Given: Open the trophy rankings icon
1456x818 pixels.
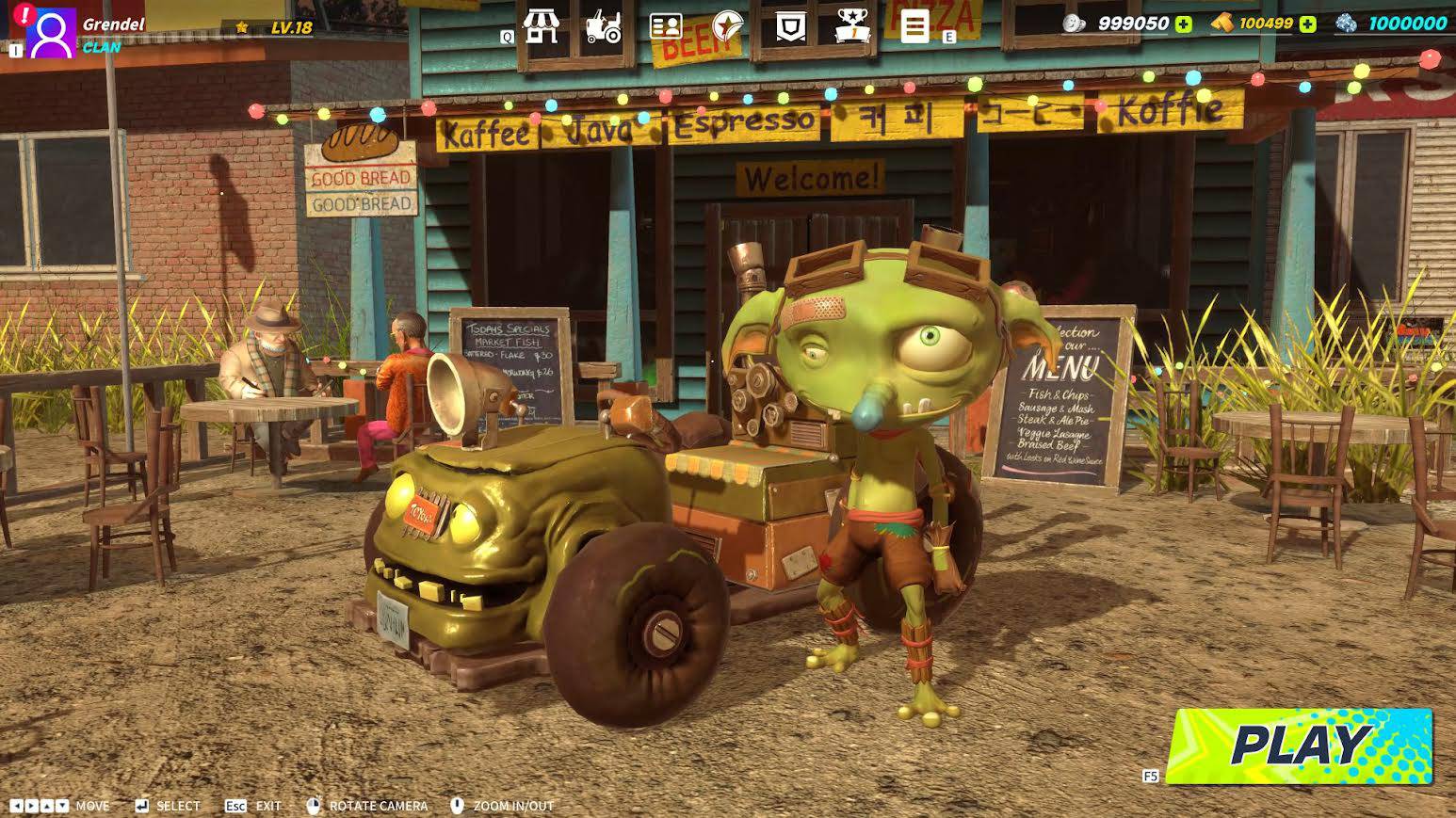Looking at the screenshot, I should [x=851, y=26].
